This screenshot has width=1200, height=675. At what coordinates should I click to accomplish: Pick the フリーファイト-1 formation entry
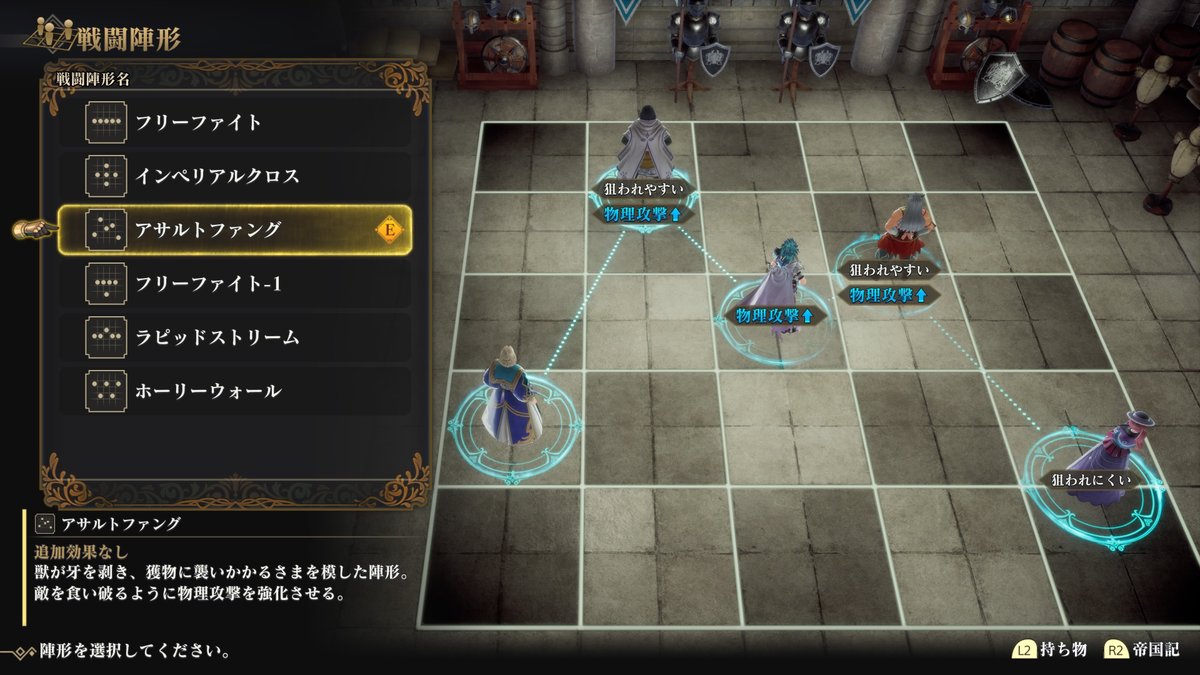(234, 284)
